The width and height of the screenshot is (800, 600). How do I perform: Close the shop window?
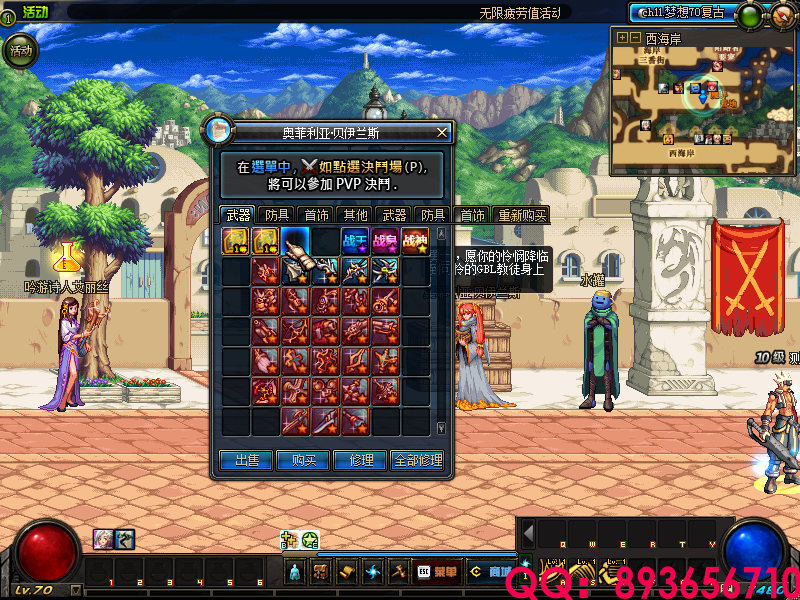[x=442, y=132]
